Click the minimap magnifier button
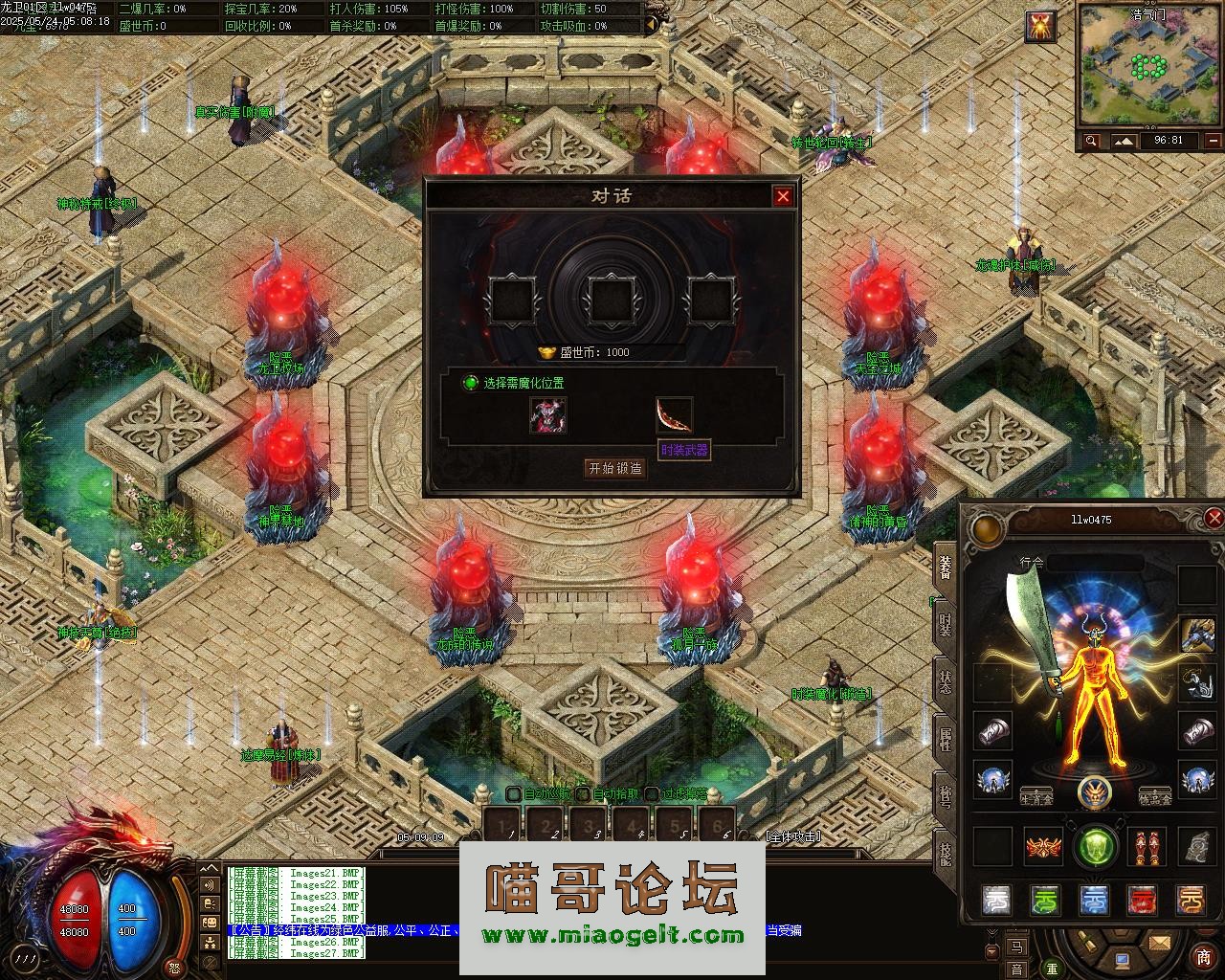This screenshot has height=980, width=1225. click(1091, 142)
